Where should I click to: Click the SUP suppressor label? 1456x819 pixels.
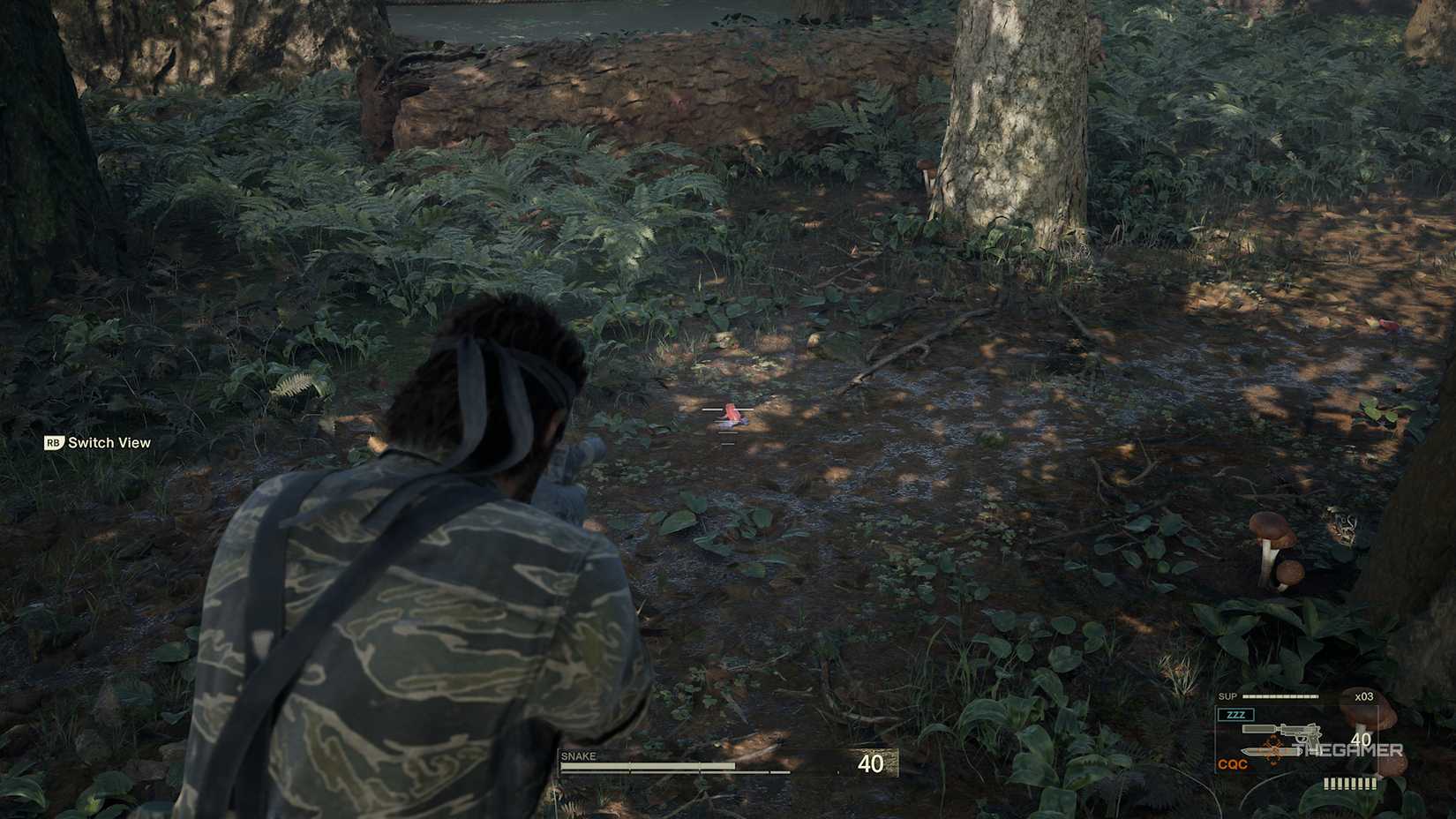(1228, 695)
